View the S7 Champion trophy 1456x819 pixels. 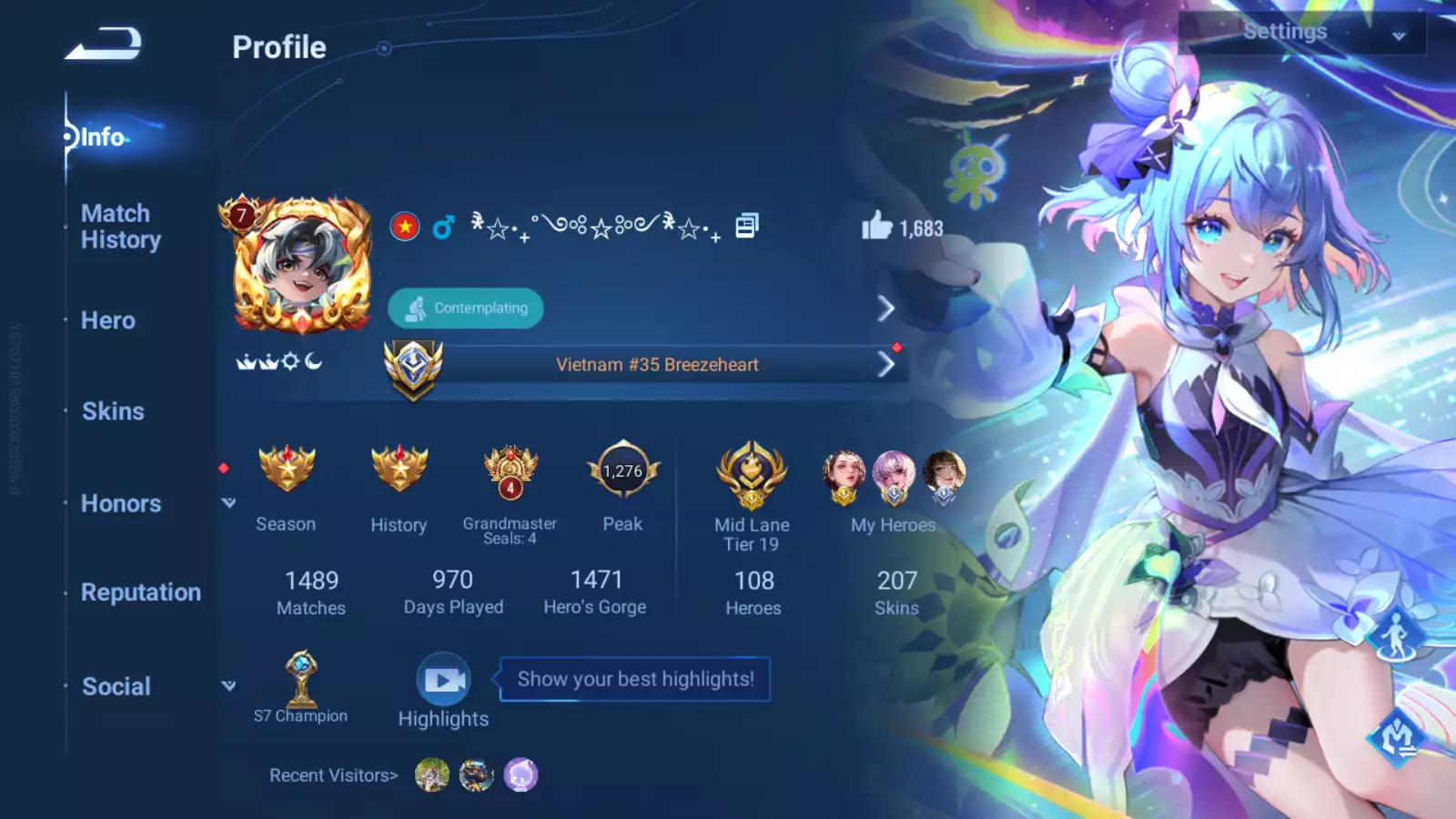click(x=301, y=680)
